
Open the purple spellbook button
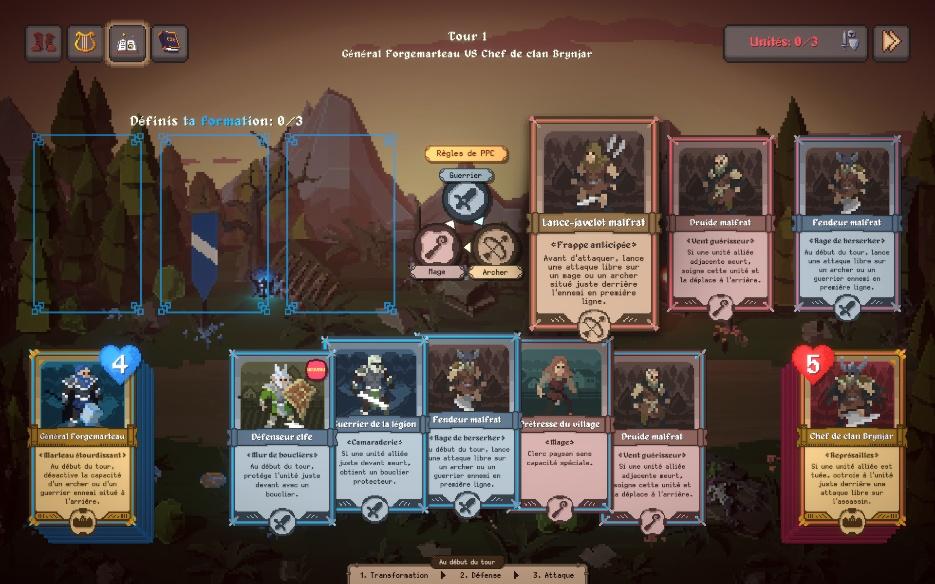pos(169,43)
